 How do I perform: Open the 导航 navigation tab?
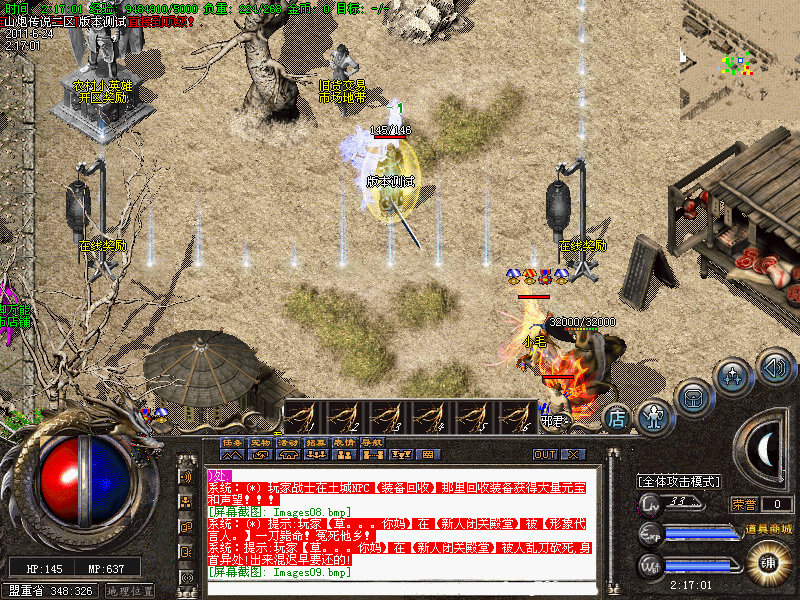click(x=372, y=441)
